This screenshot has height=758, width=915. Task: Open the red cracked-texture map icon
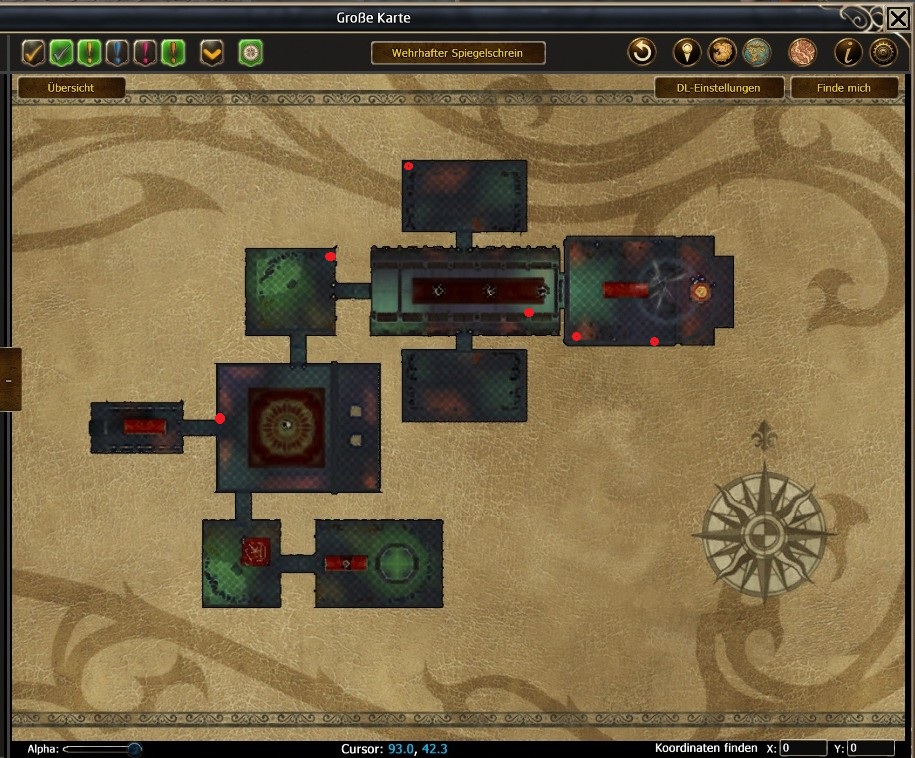coord(802,52)
